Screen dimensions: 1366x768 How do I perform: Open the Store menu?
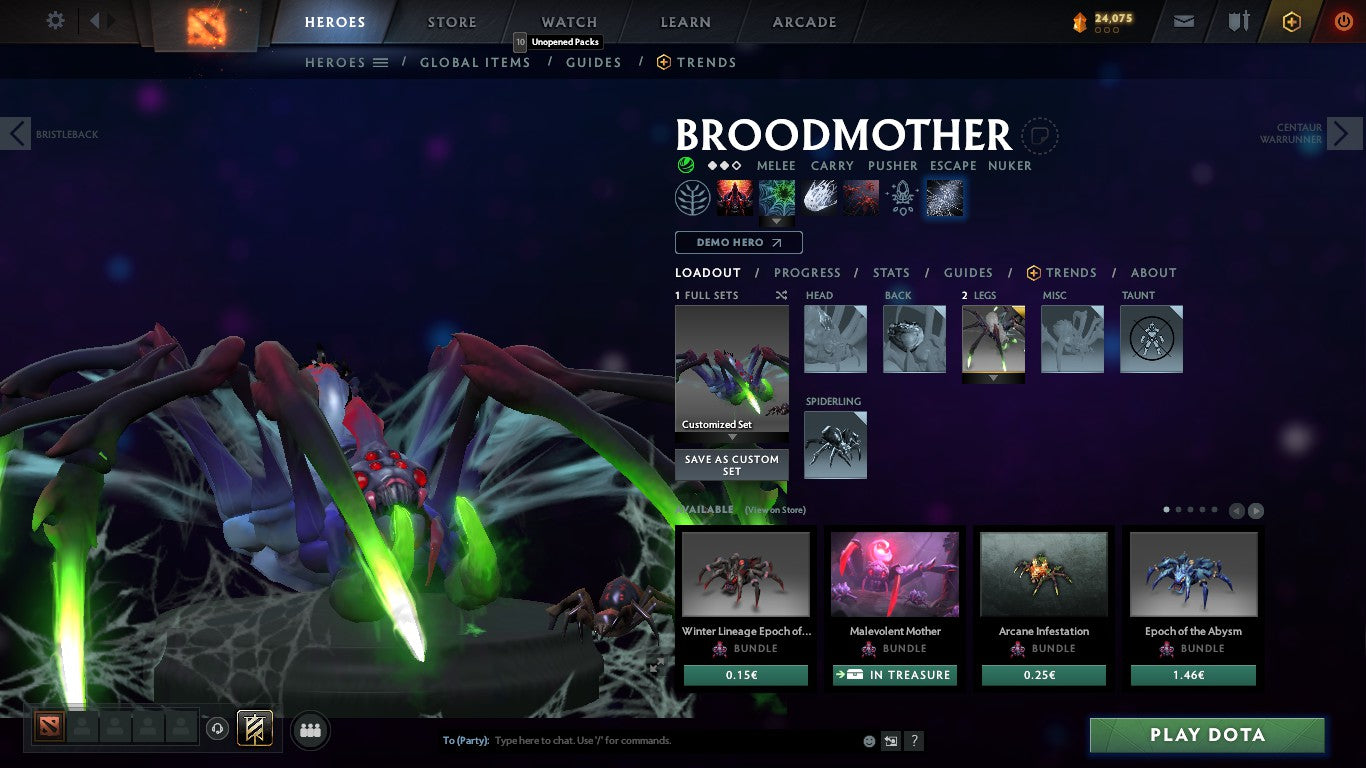click(x=451, y=21)
